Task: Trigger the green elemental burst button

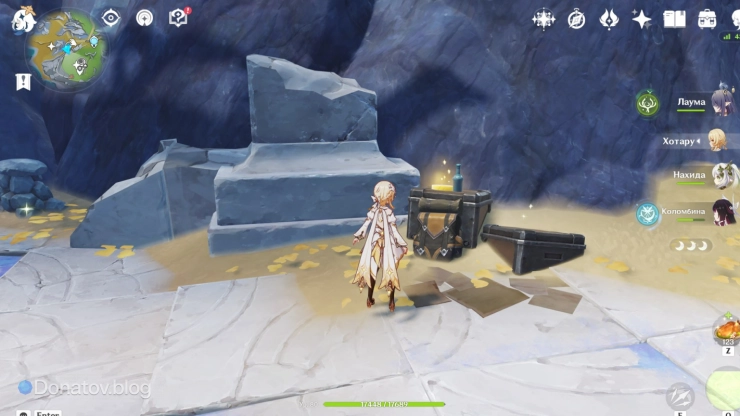Action: [726, 390]
